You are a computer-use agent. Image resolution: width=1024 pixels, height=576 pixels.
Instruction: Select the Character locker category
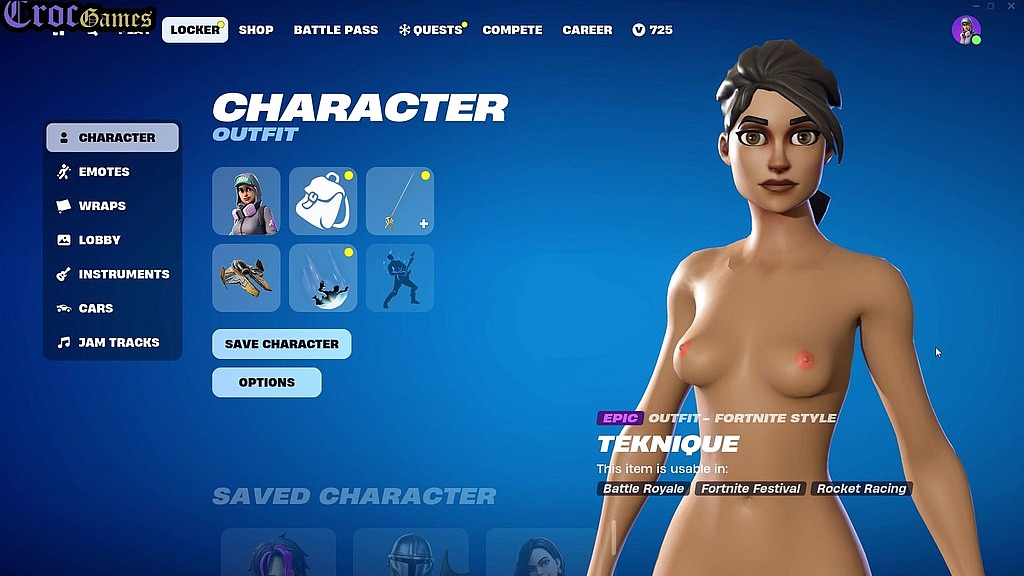click(x=113, y=138)
